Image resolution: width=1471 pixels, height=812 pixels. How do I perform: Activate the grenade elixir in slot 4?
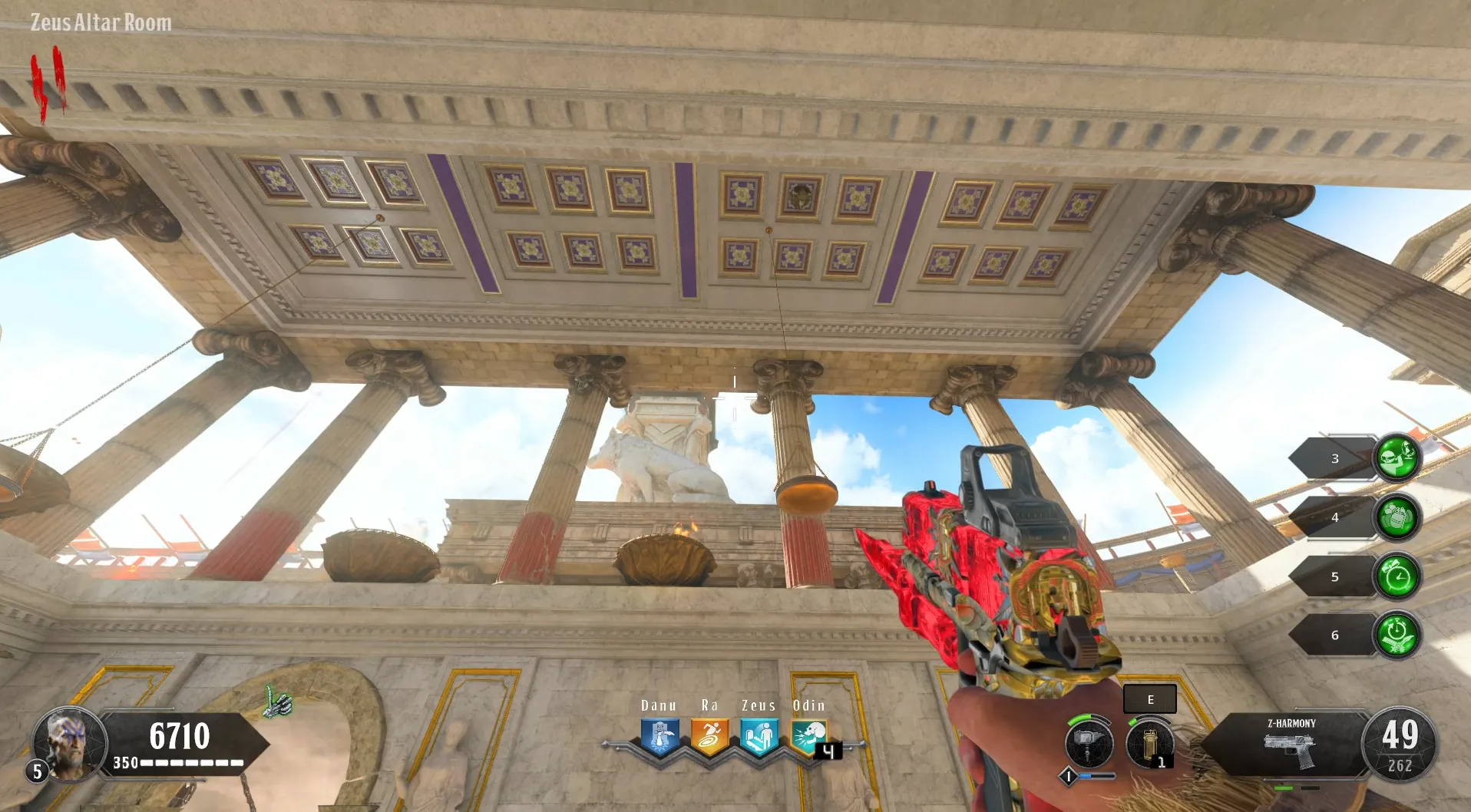click(x=1397, y=517)
